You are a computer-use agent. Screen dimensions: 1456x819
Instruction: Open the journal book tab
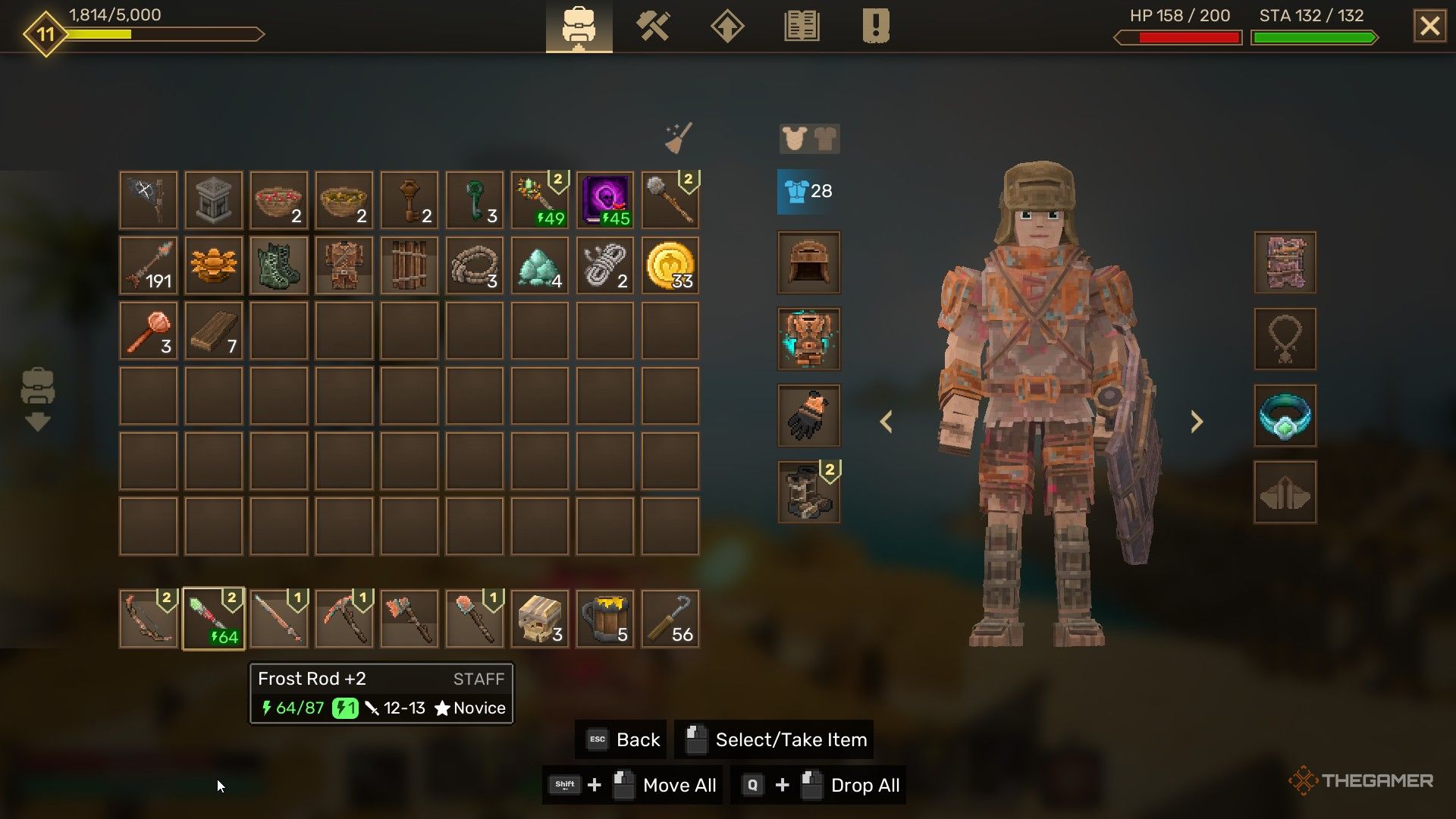802,27
